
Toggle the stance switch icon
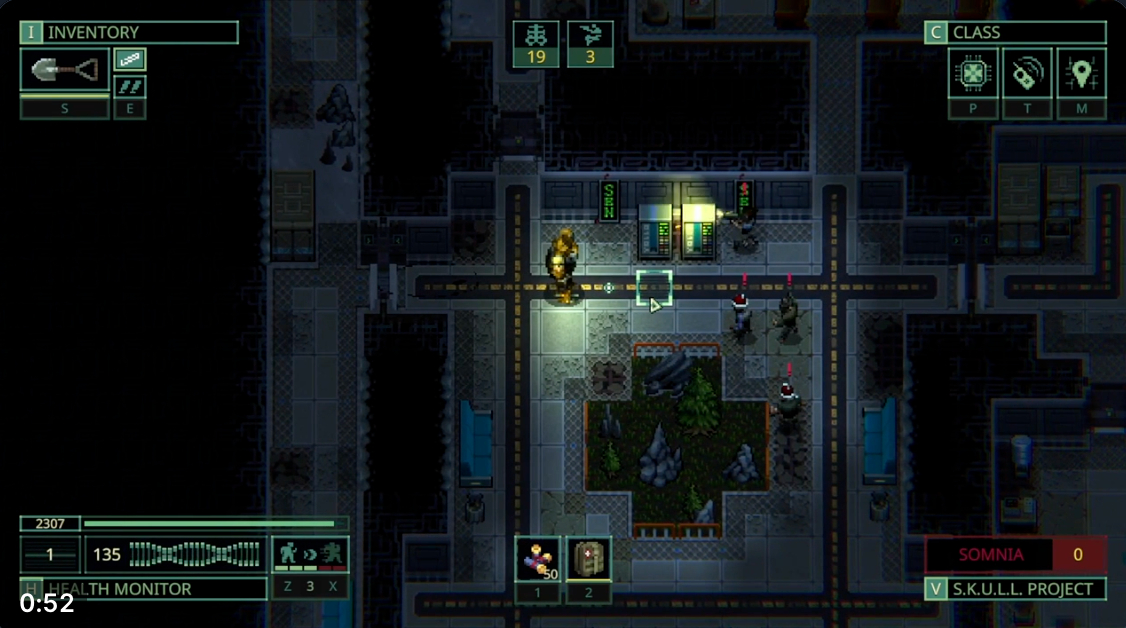click(310, 554)
